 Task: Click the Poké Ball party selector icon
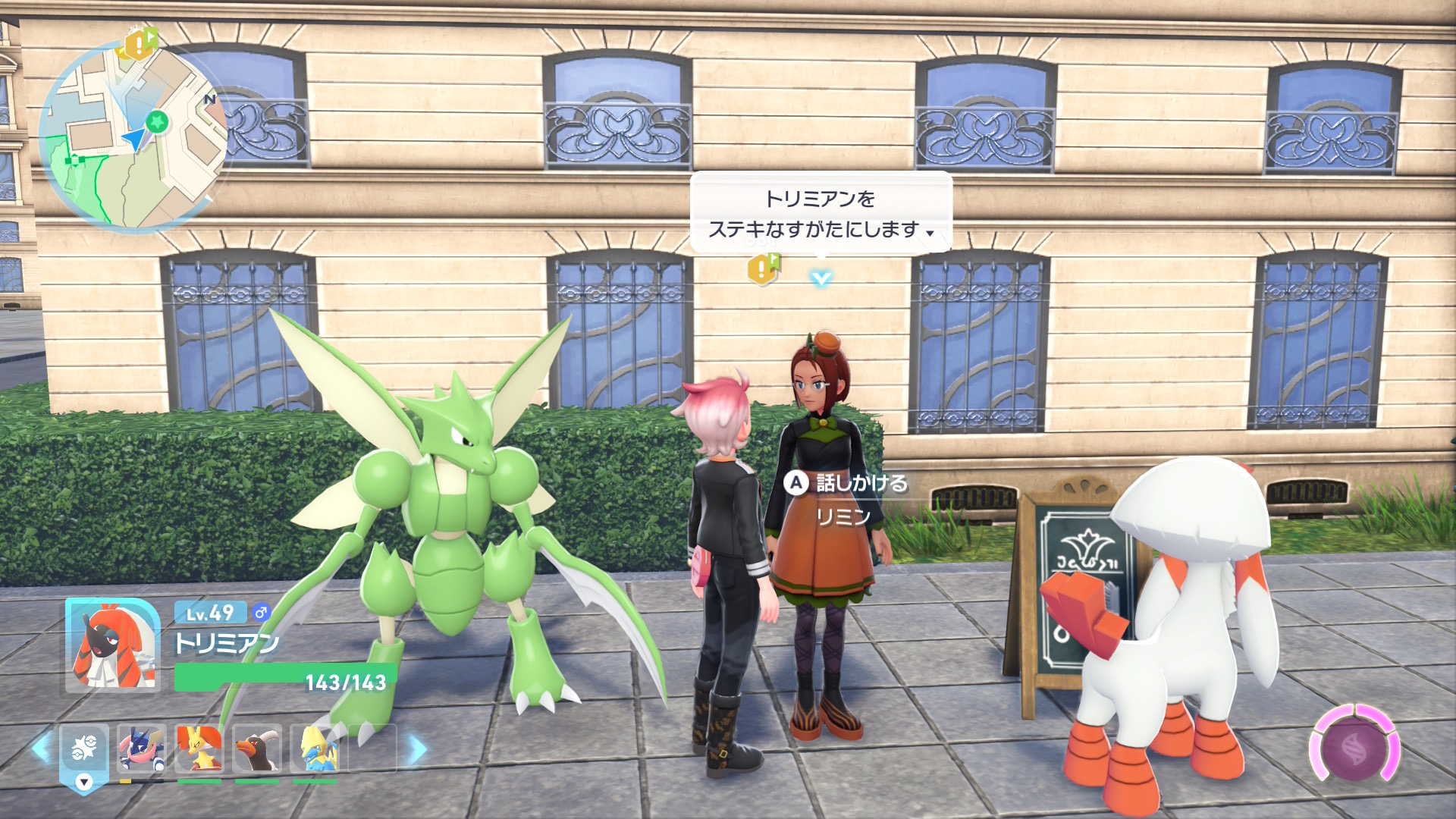[84, 750]
